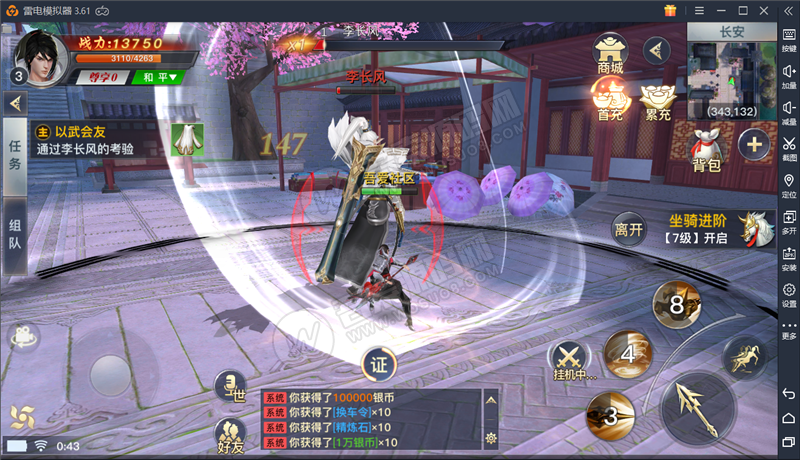The height and width of the screenshot is (460, 800).
Task: Open the 首充 first recharge offer
Action: tap(610, 98)
